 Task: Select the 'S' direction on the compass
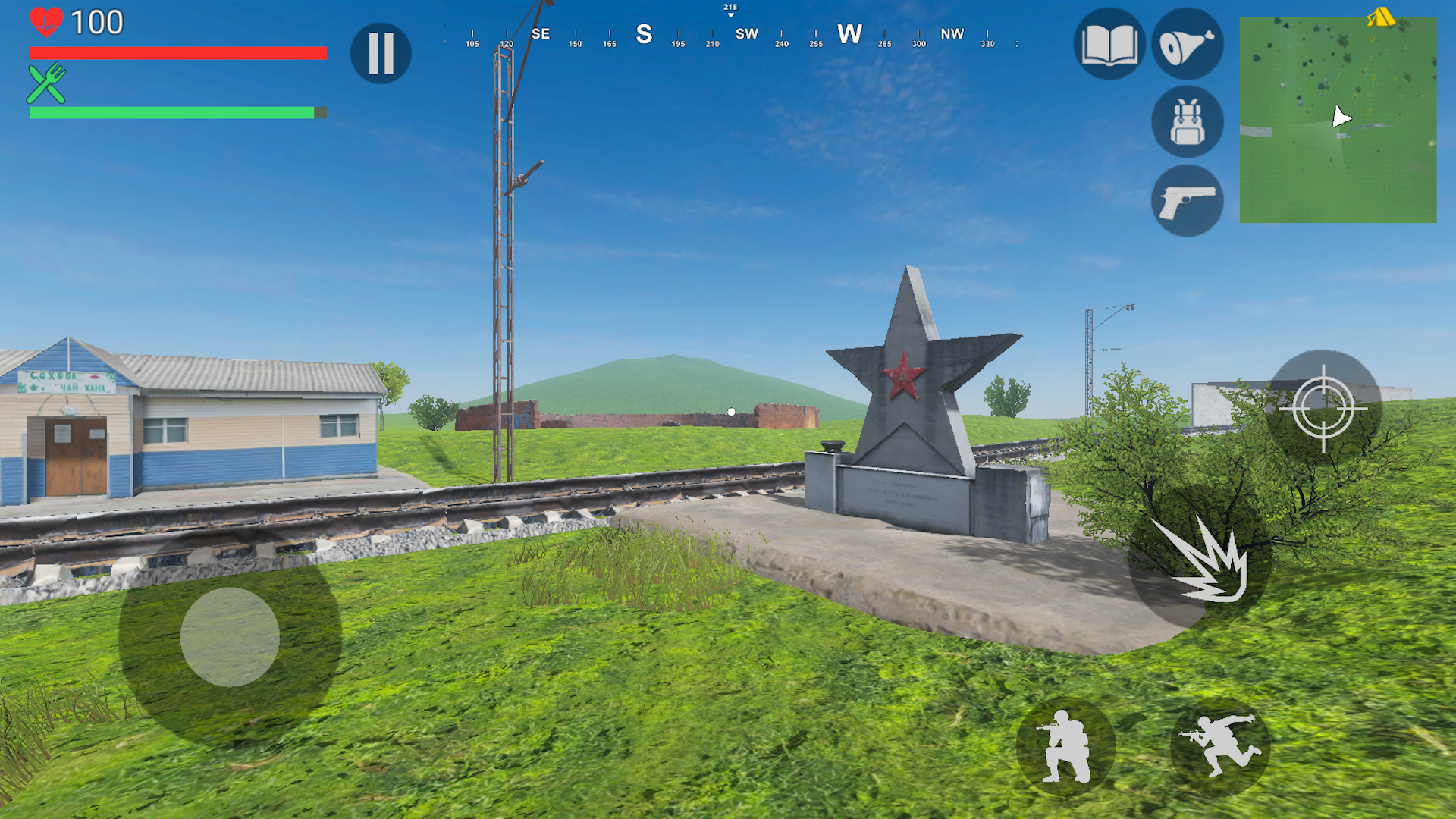644,34
